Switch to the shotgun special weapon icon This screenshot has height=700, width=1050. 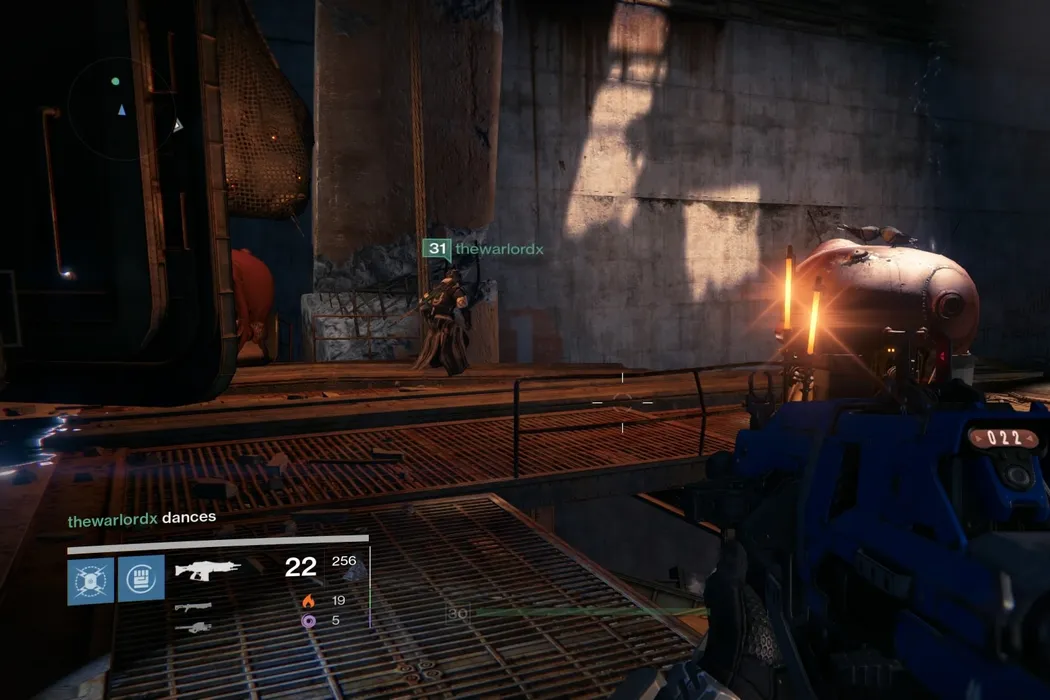point(193,607)
